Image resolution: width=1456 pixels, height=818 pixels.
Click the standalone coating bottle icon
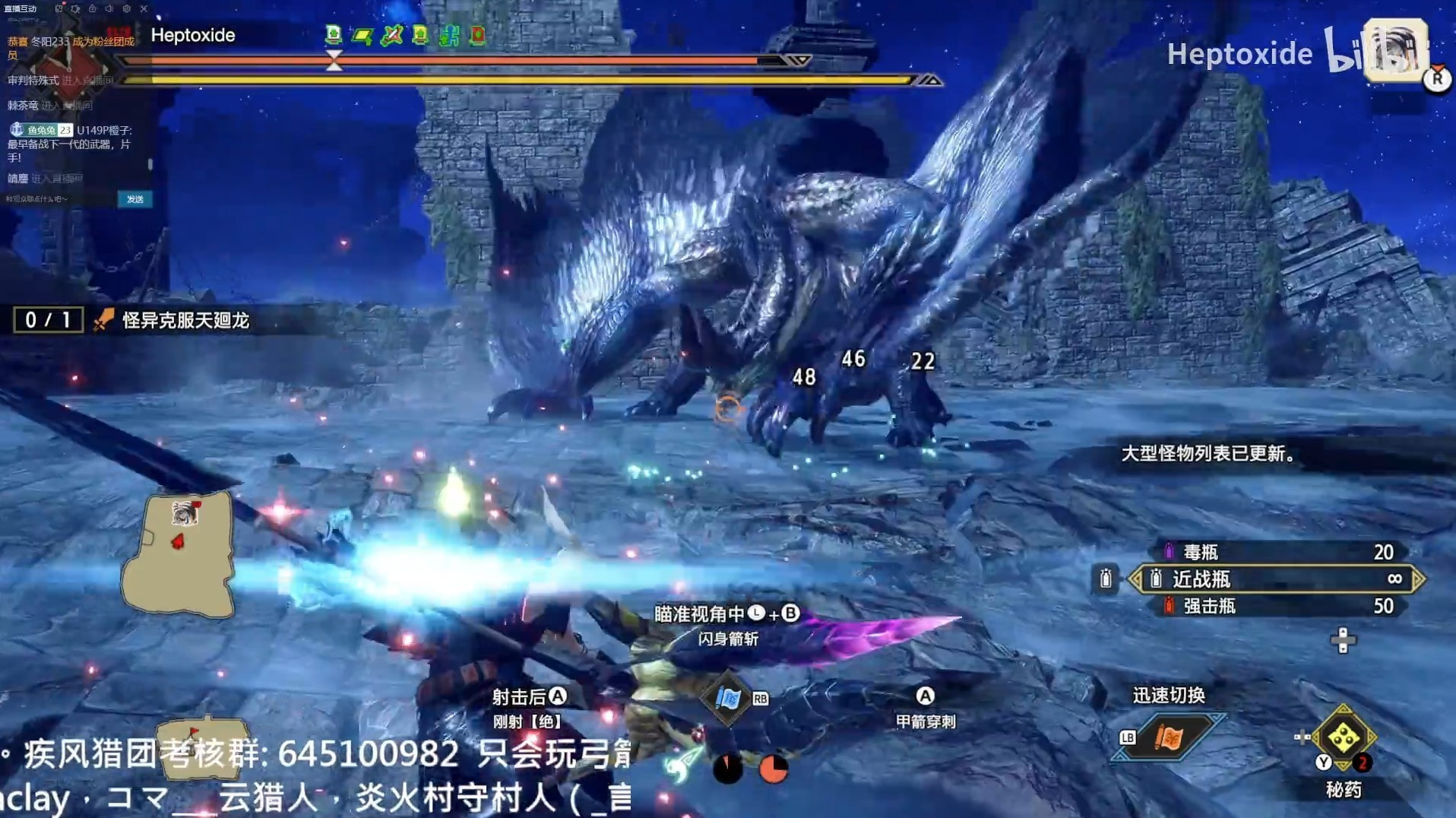click(x=1106, y=579)
